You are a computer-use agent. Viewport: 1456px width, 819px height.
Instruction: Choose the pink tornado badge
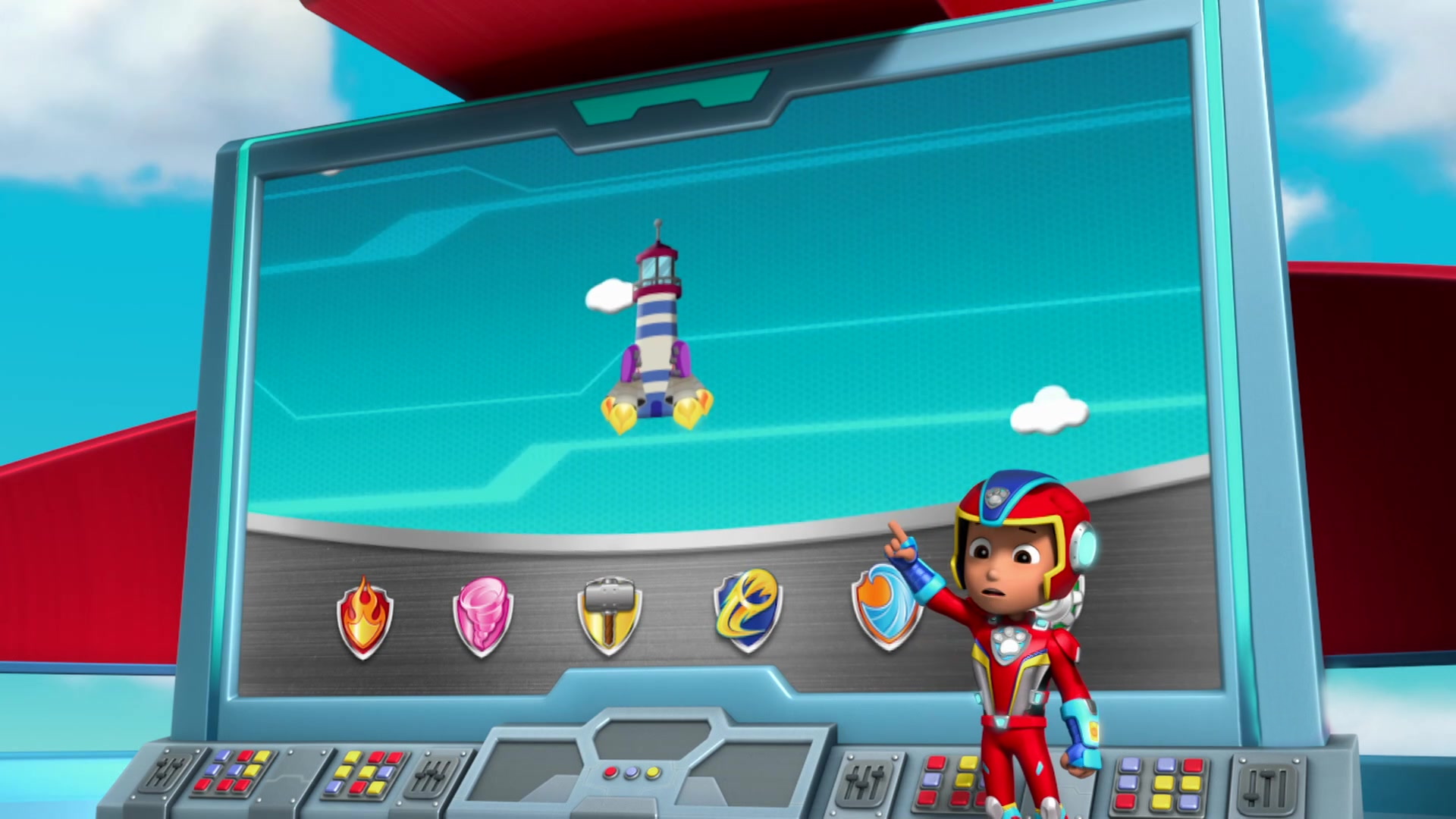(483, 616)
